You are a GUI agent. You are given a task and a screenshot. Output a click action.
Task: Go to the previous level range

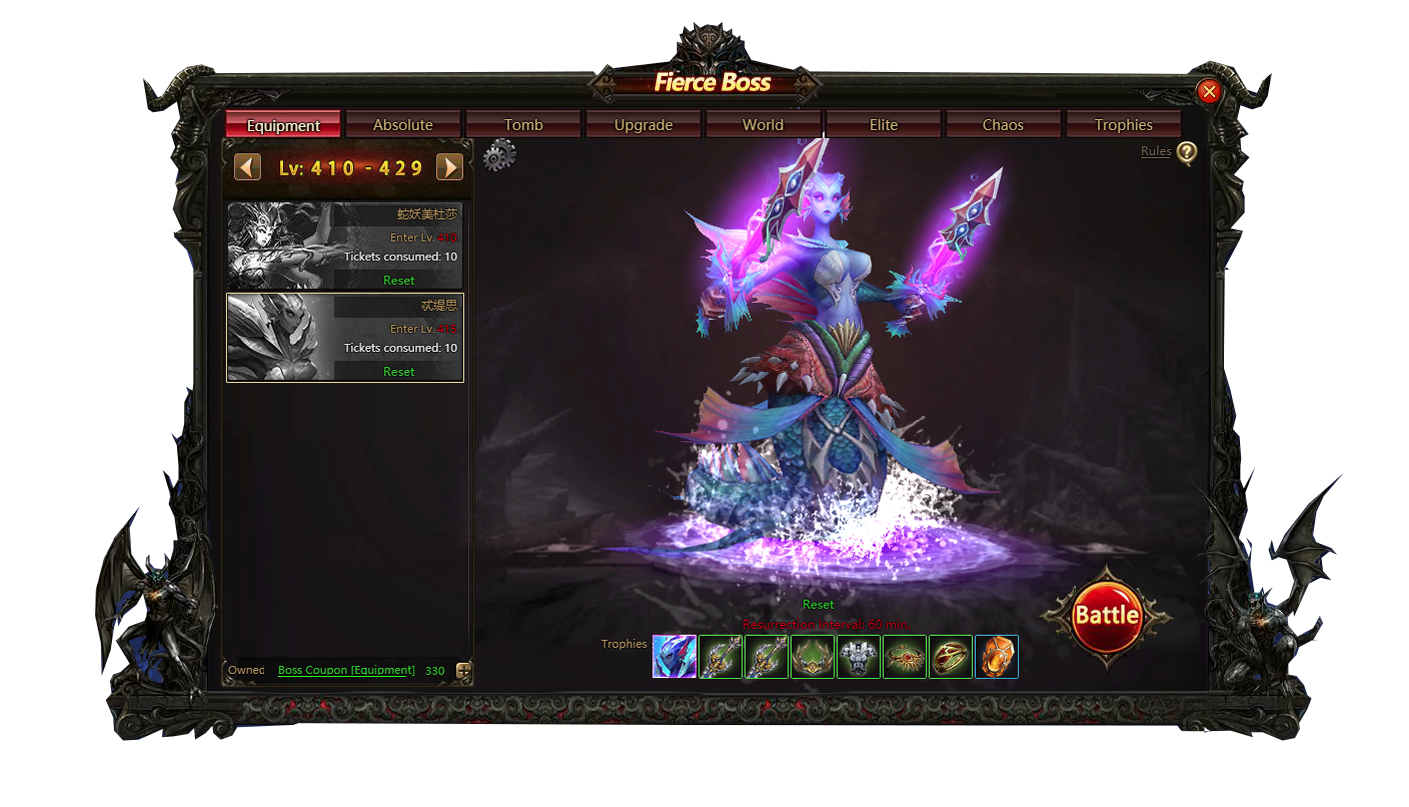(x=247, y=167)
